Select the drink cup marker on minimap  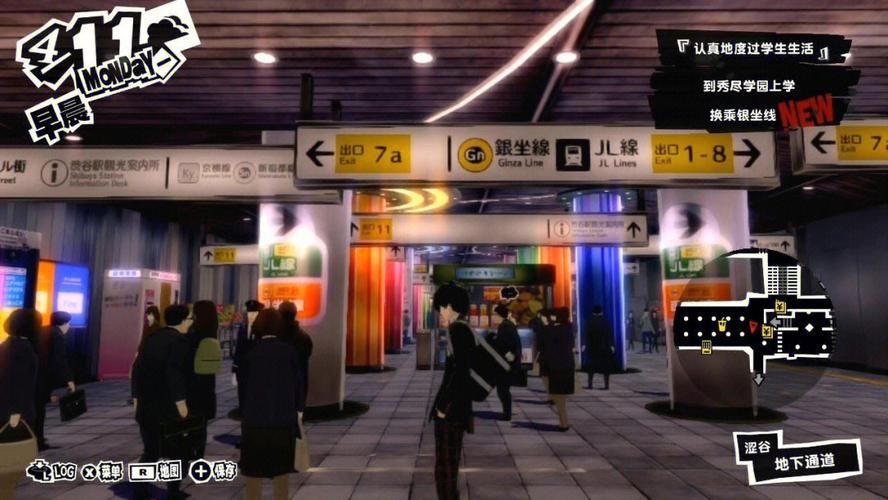[x=720, y=324]
